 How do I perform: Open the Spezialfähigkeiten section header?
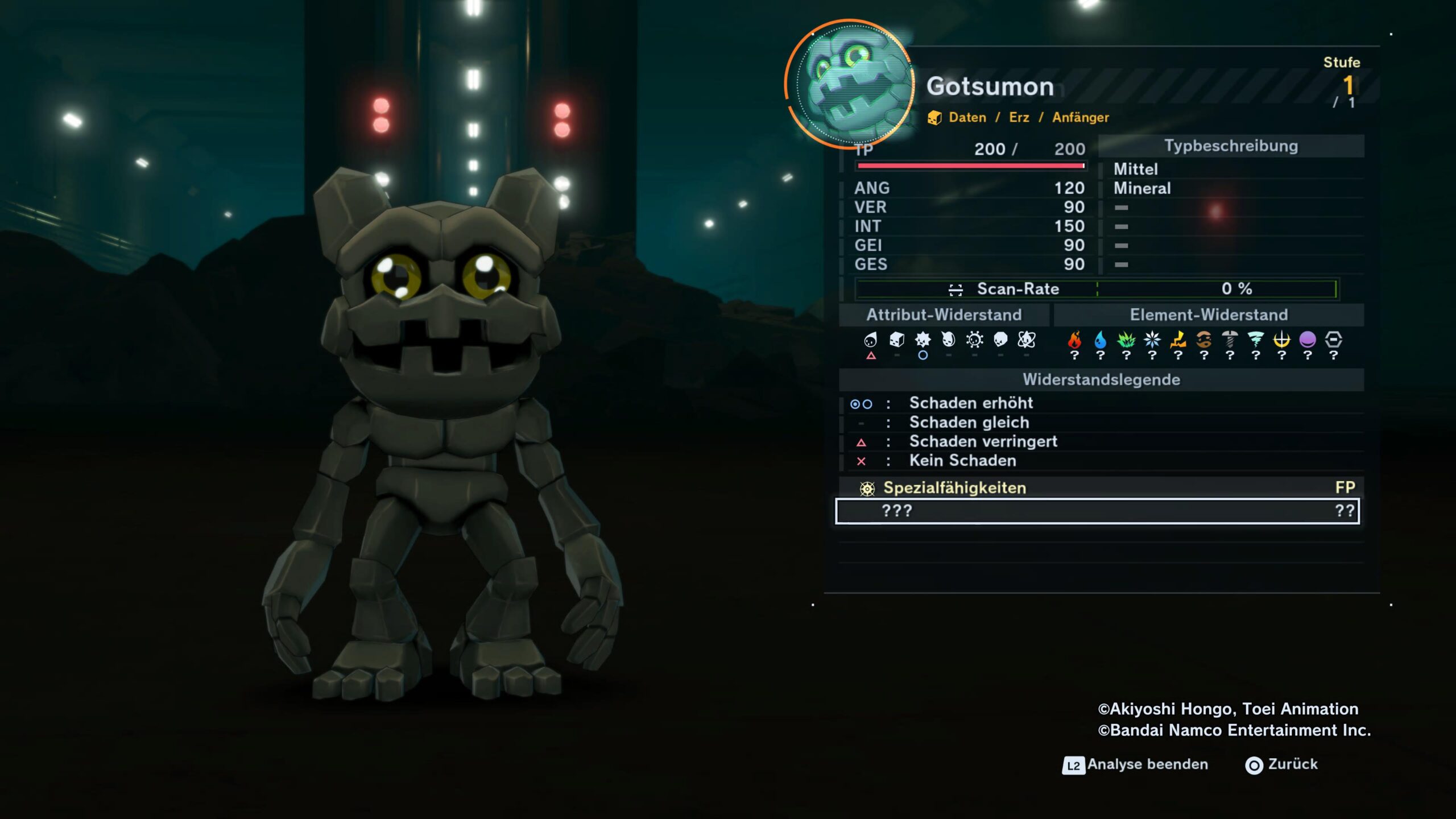tap(954, 488)
